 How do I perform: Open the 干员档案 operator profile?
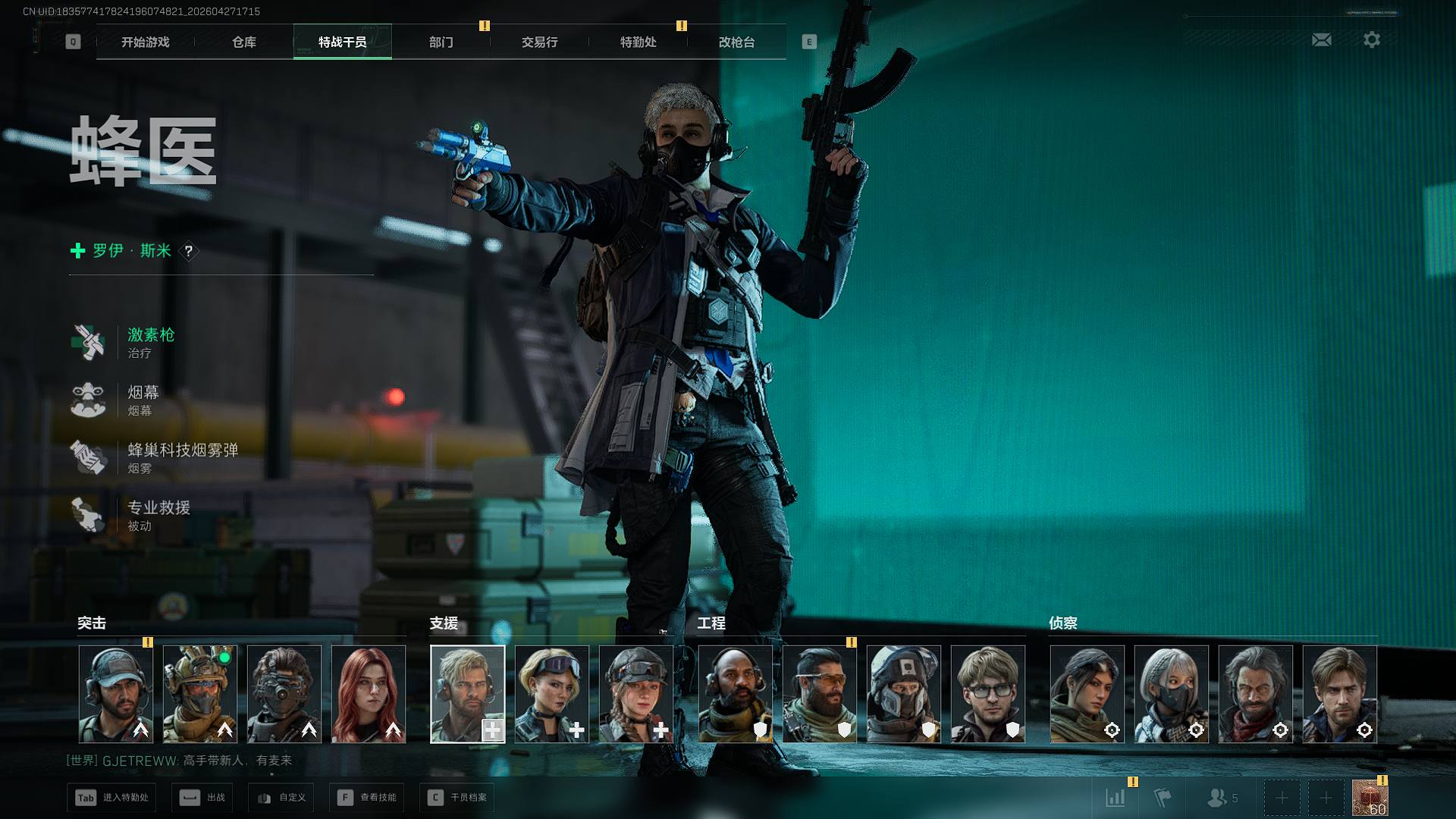pos(458,798)
